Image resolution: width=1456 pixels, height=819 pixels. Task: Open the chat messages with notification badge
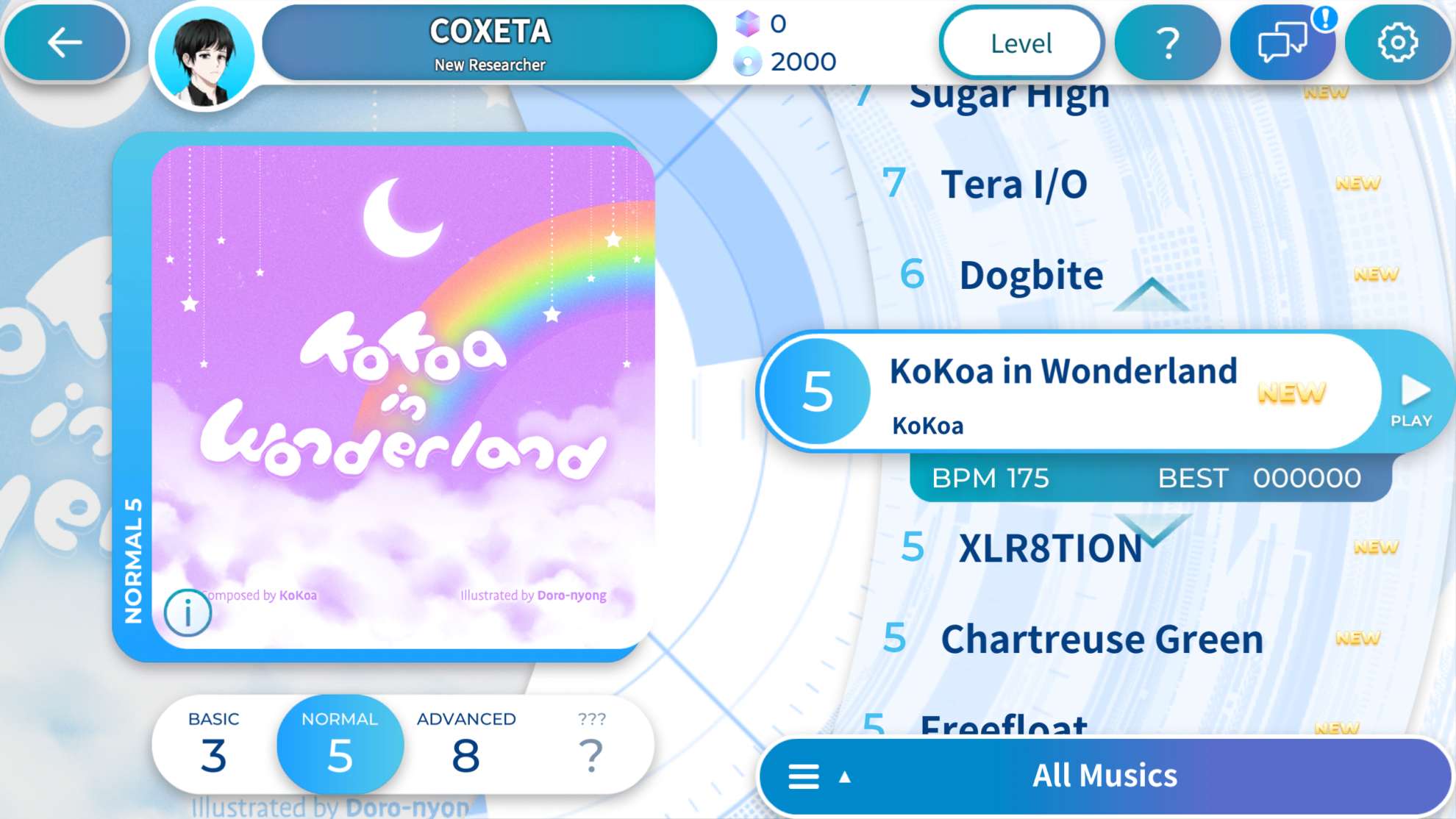coord(1282,42)
